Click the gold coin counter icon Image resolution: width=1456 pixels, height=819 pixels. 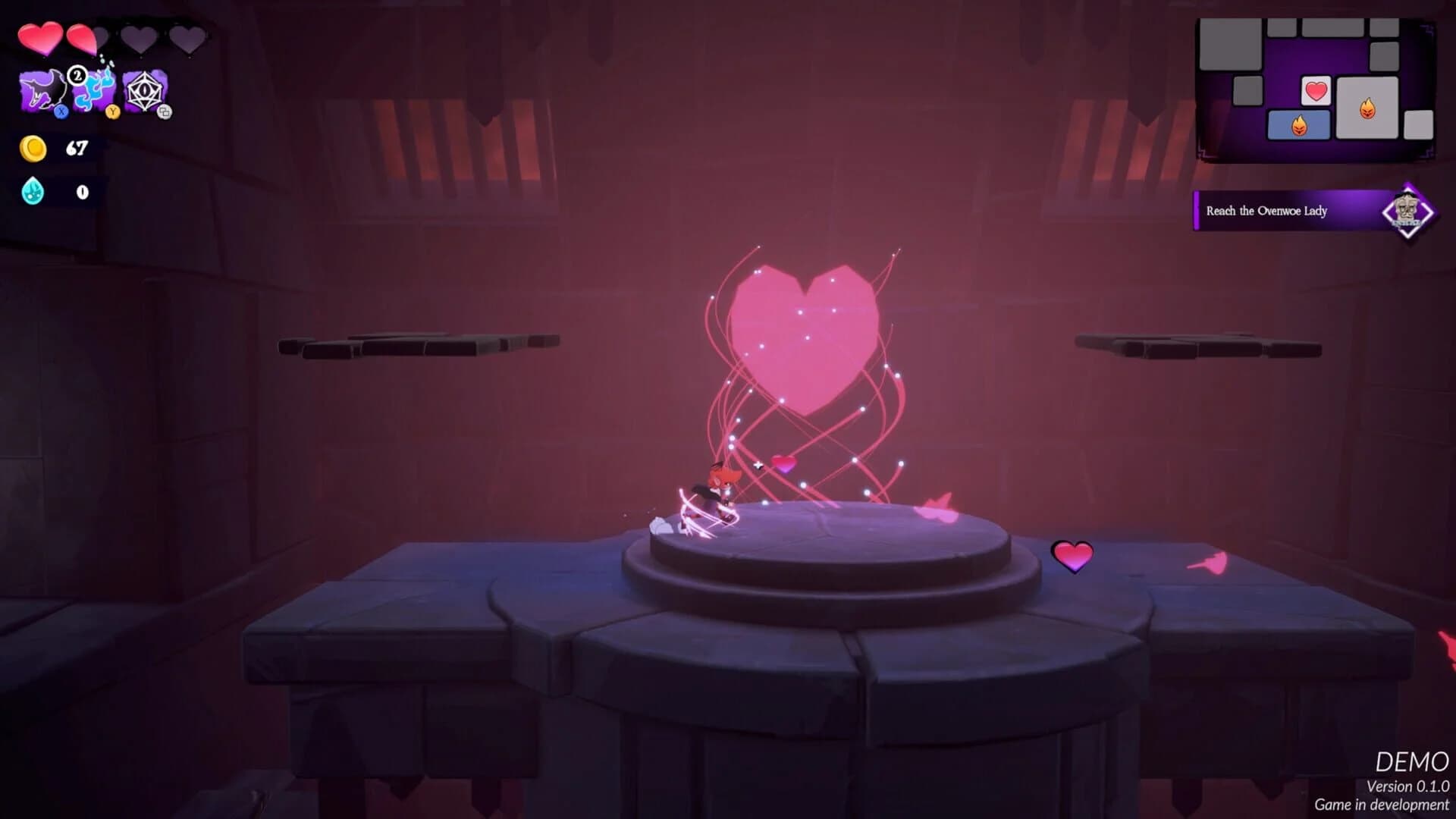tap(34, 148)
